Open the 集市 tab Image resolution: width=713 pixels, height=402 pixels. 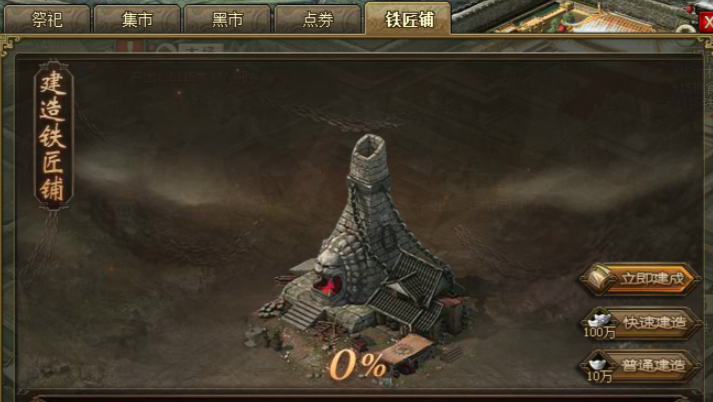[x=137, y=19]
